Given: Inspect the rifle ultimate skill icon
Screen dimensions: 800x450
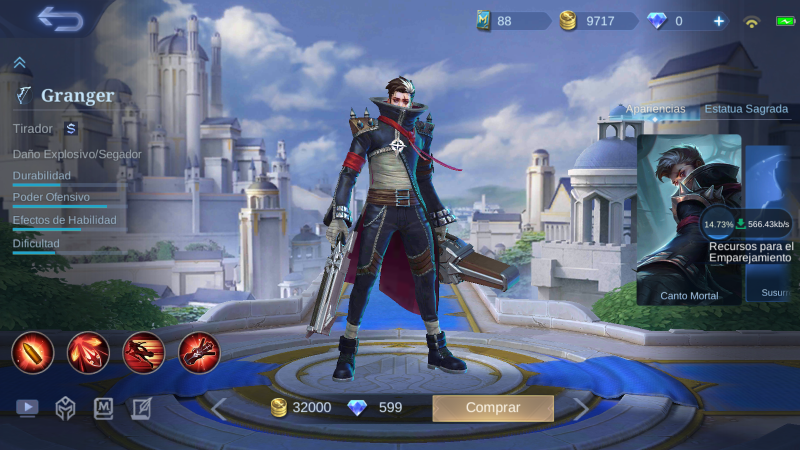Looking at the screenshot, I should [199, 352].
